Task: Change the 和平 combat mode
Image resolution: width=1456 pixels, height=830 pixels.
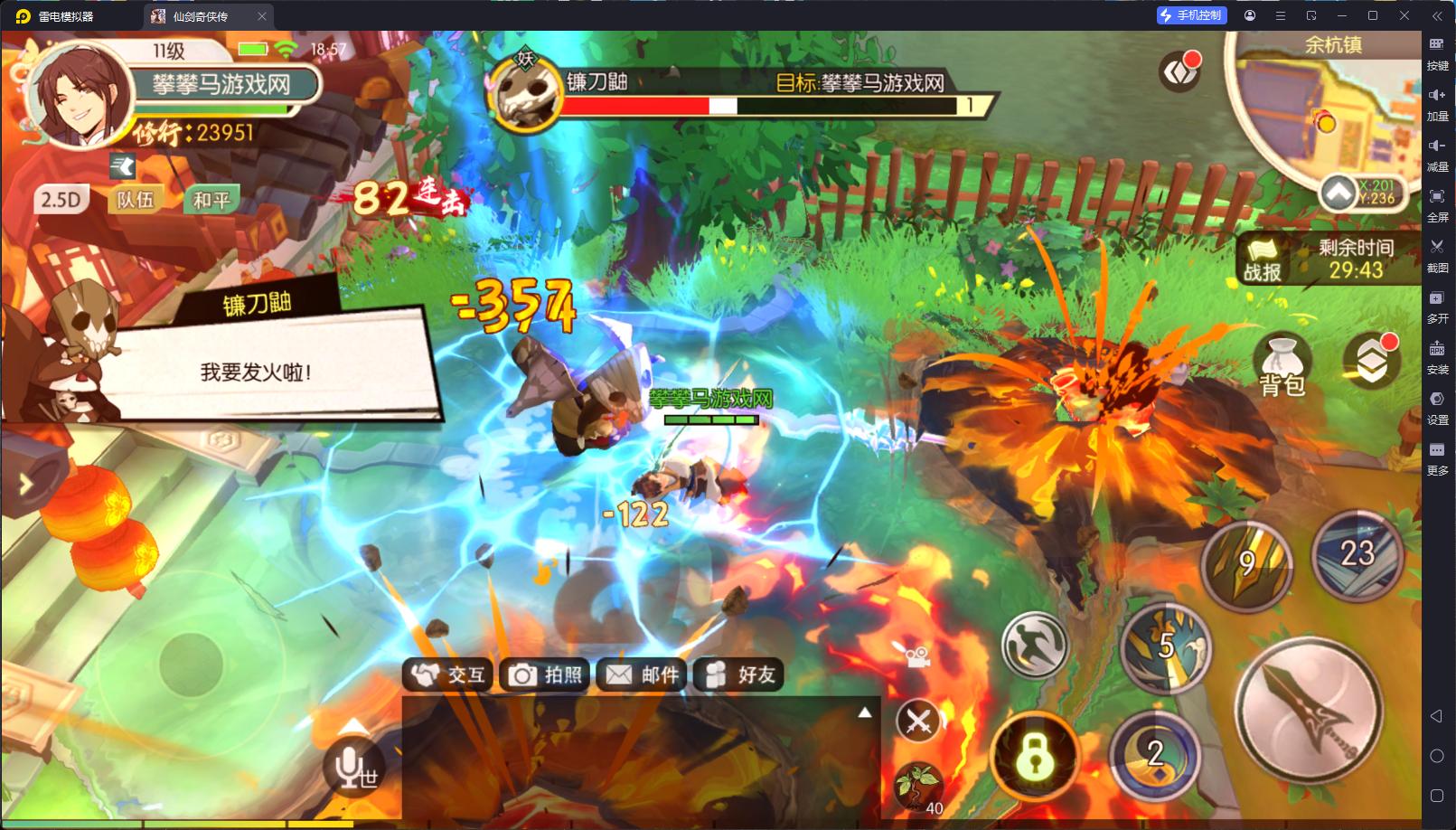Action: click(211, 200)
